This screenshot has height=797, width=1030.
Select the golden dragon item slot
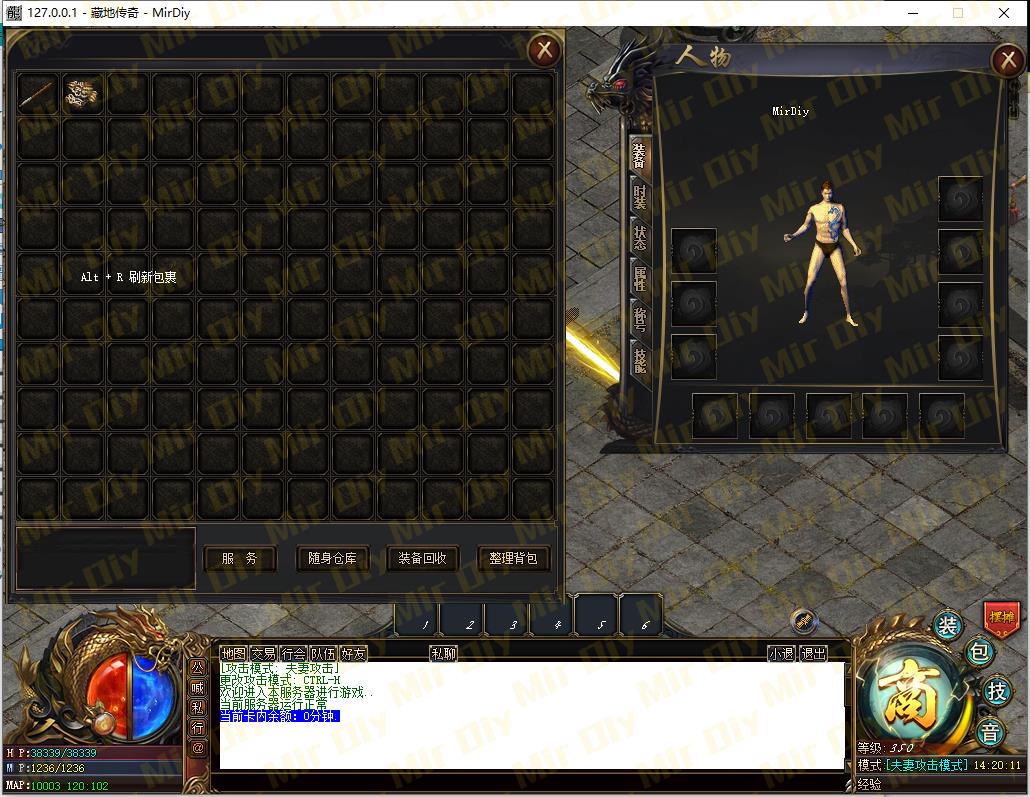[82, 94]
